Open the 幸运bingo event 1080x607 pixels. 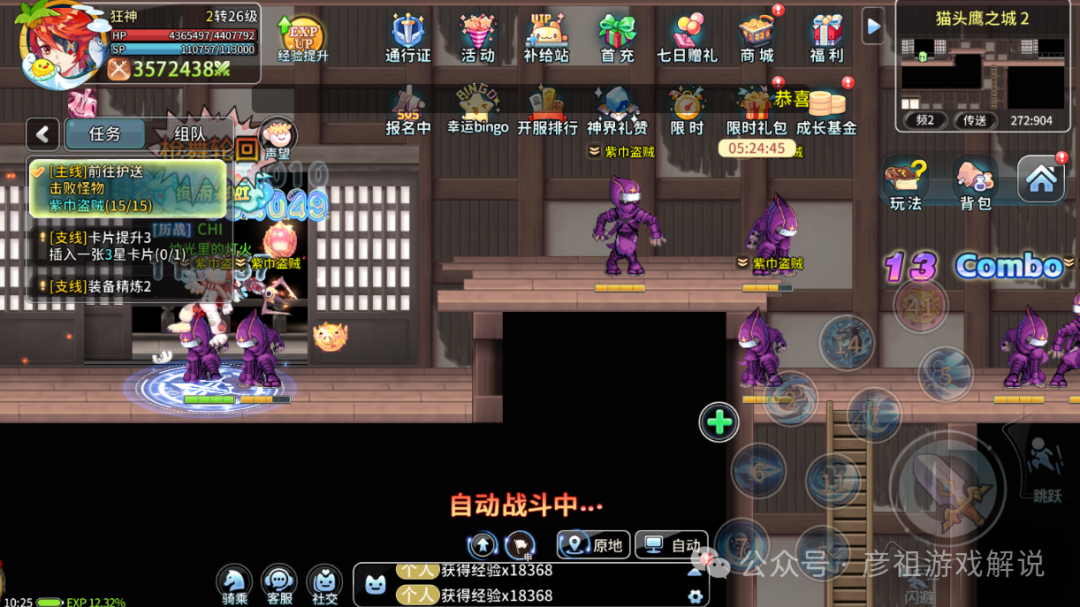pos(478,110)
